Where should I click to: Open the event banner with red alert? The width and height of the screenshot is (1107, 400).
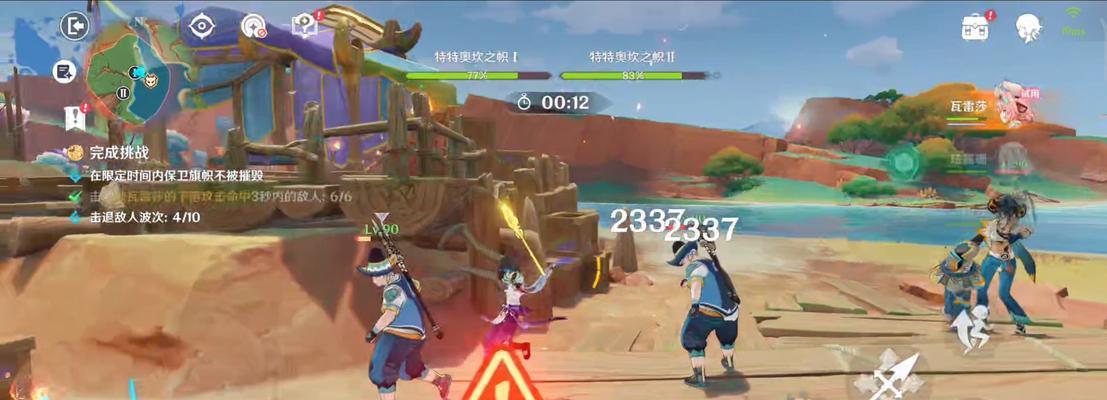[x=75, y=117]
